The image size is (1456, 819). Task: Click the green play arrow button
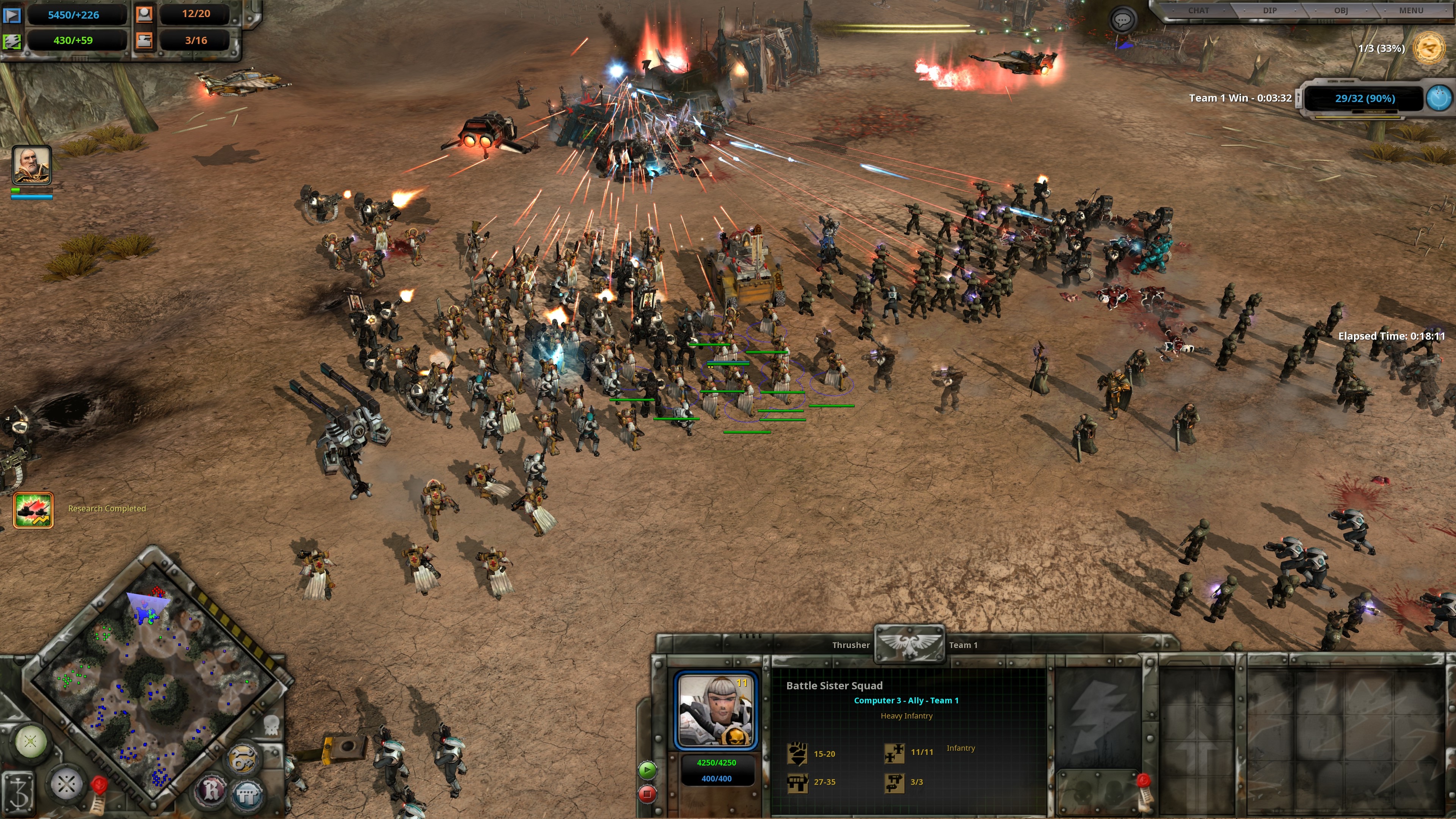coord(648,769)
